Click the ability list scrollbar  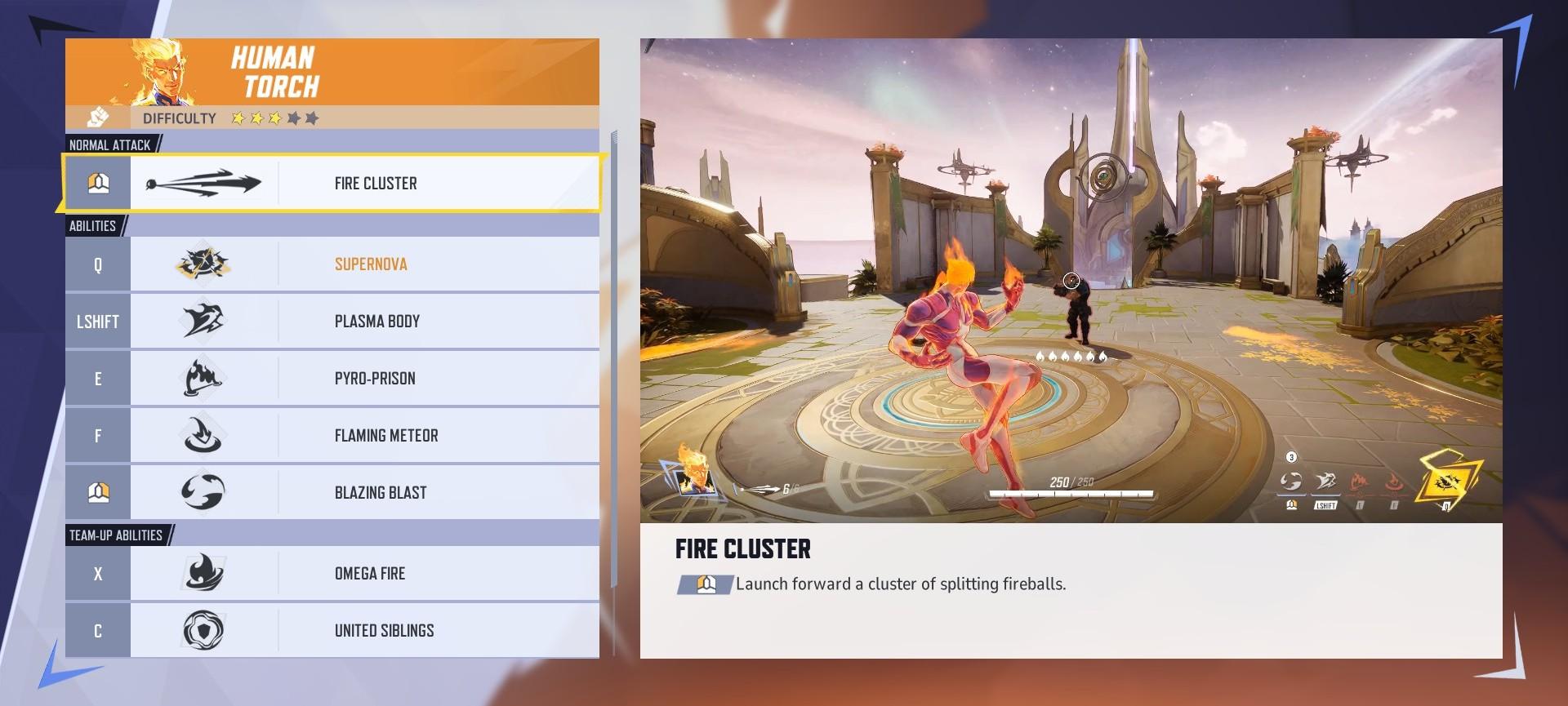click(x=614, y=359)
